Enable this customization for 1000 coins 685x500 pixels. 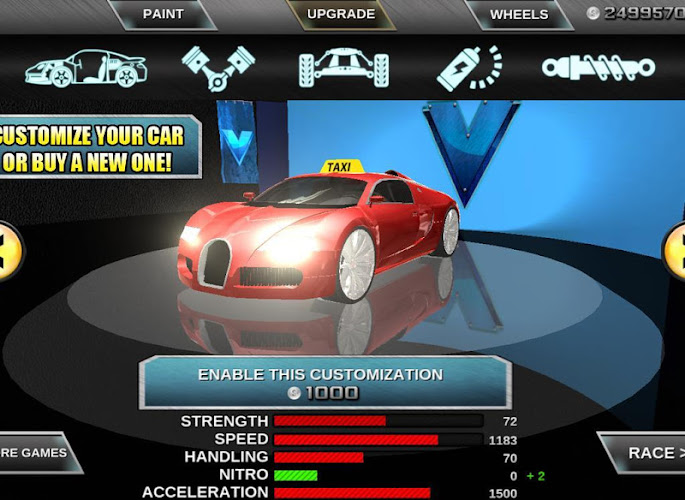pos(321,383)
